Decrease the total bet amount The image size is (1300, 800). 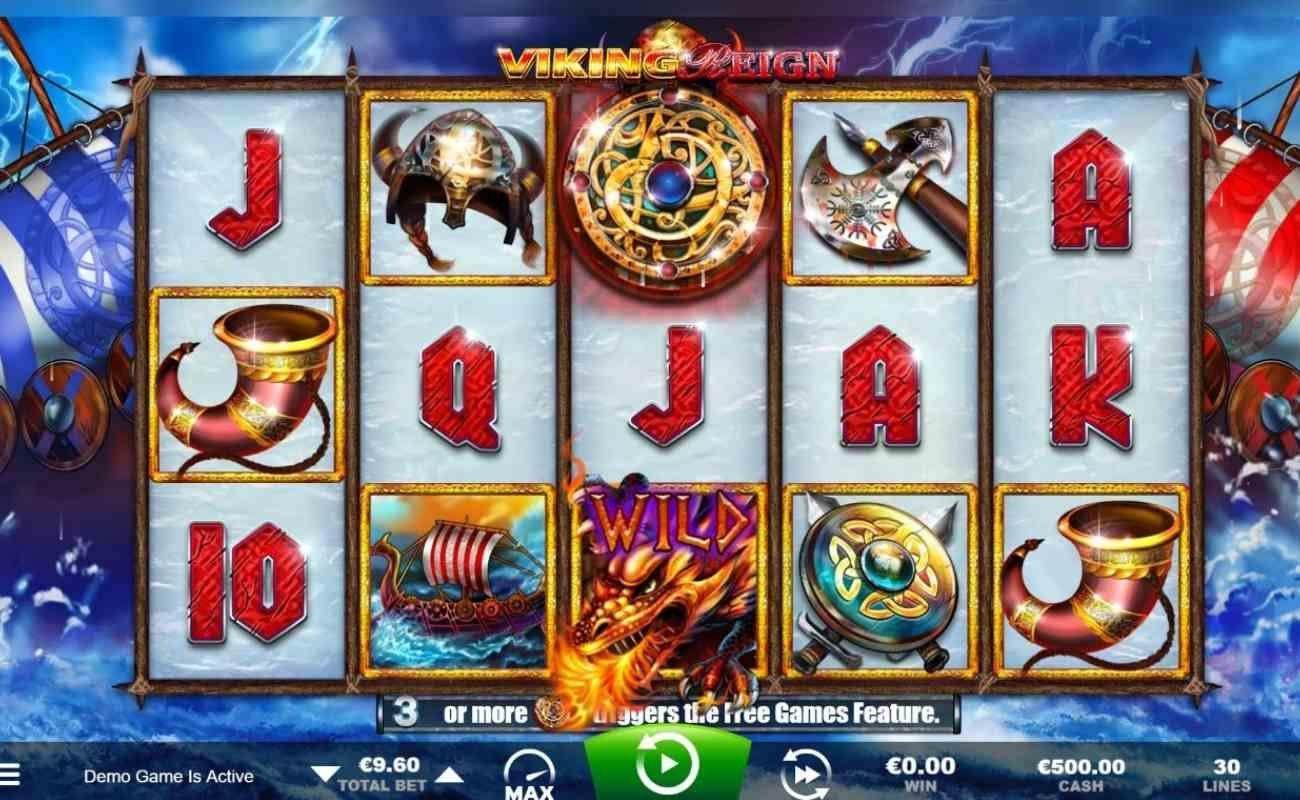pos(324,774)
